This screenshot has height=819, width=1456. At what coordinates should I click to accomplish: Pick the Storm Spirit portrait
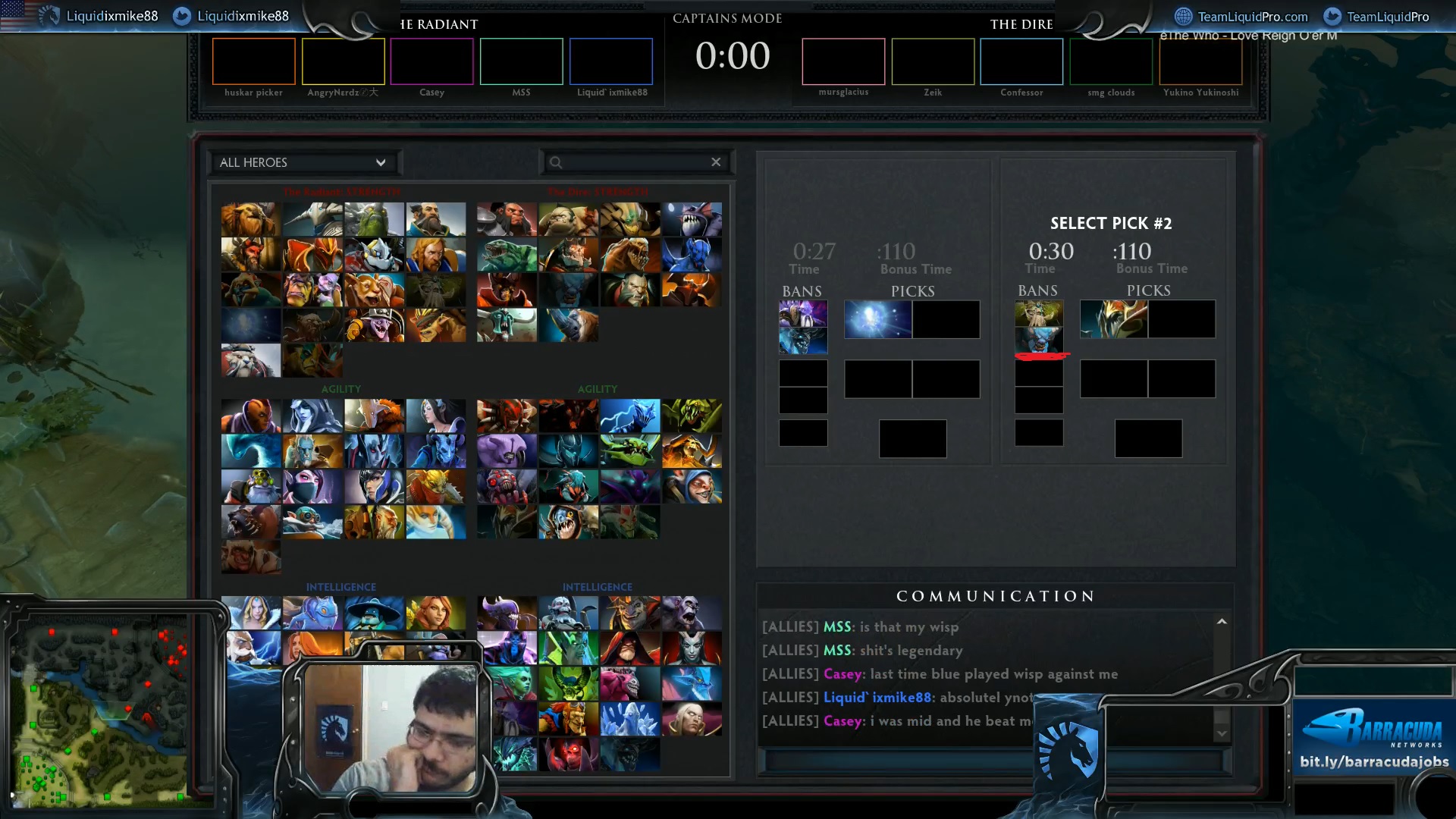(374, 613)
